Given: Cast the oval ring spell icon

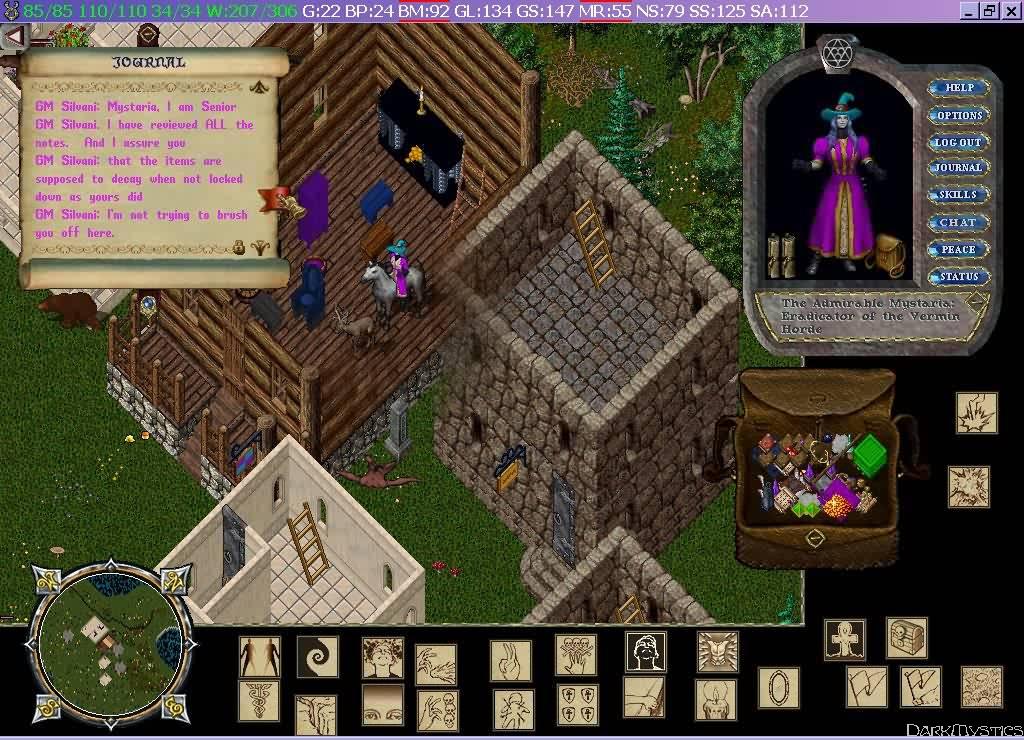Looking at the screenshot, I should (x=778, y=689).
